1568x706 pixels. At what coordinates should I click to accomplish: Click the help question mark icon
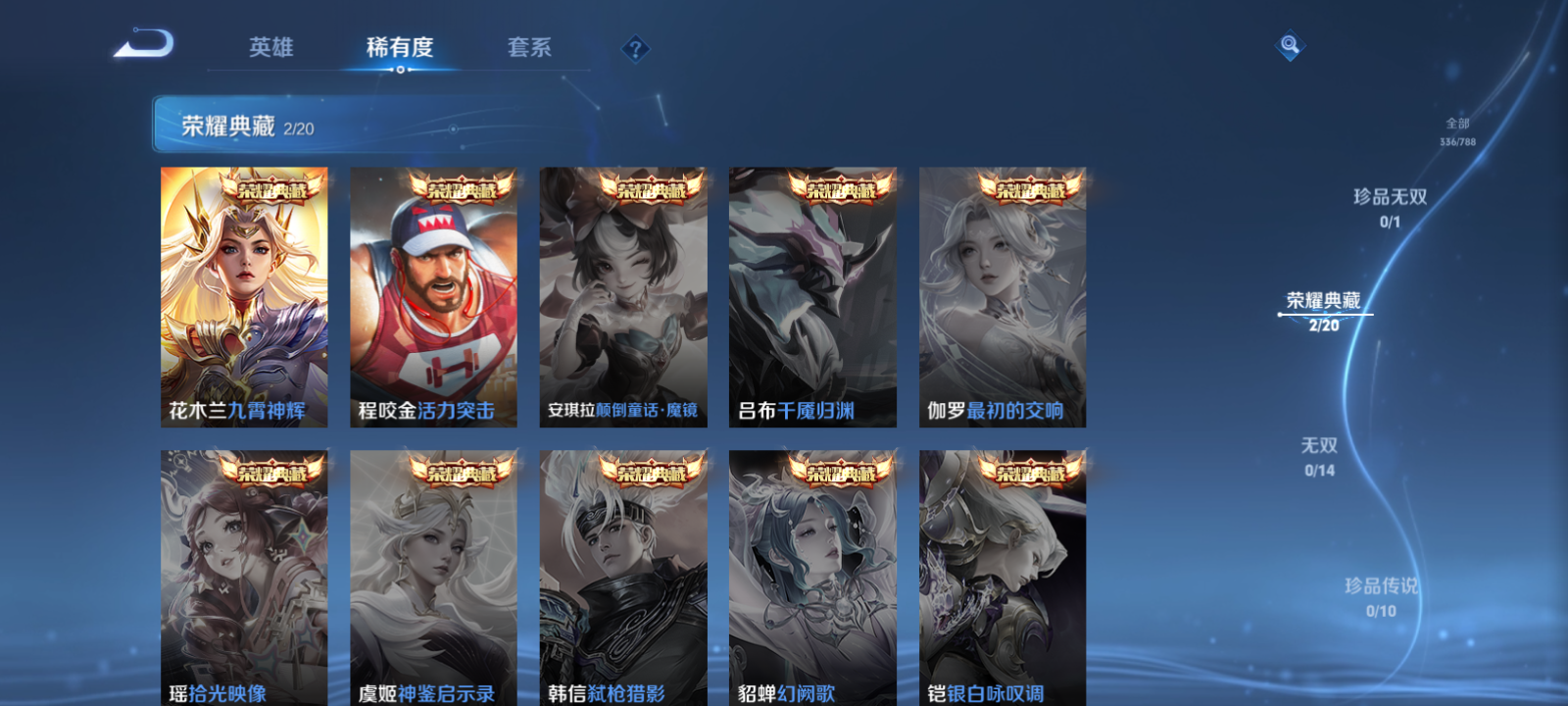click(634, 46)
